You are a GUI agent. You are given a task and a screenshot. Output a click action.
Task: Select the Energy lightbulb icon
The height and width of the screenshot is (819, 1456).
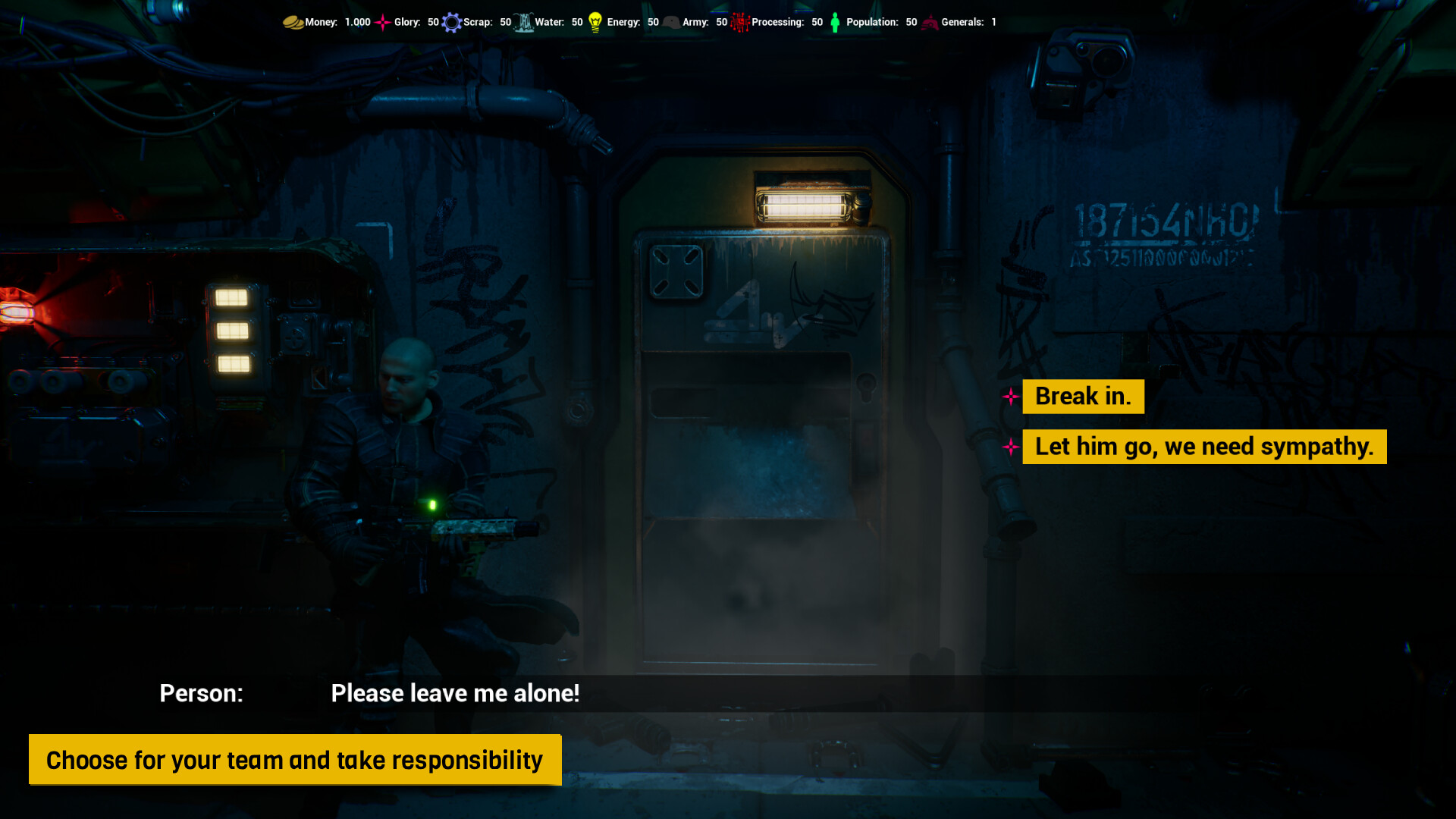click(x=596, y=22)
